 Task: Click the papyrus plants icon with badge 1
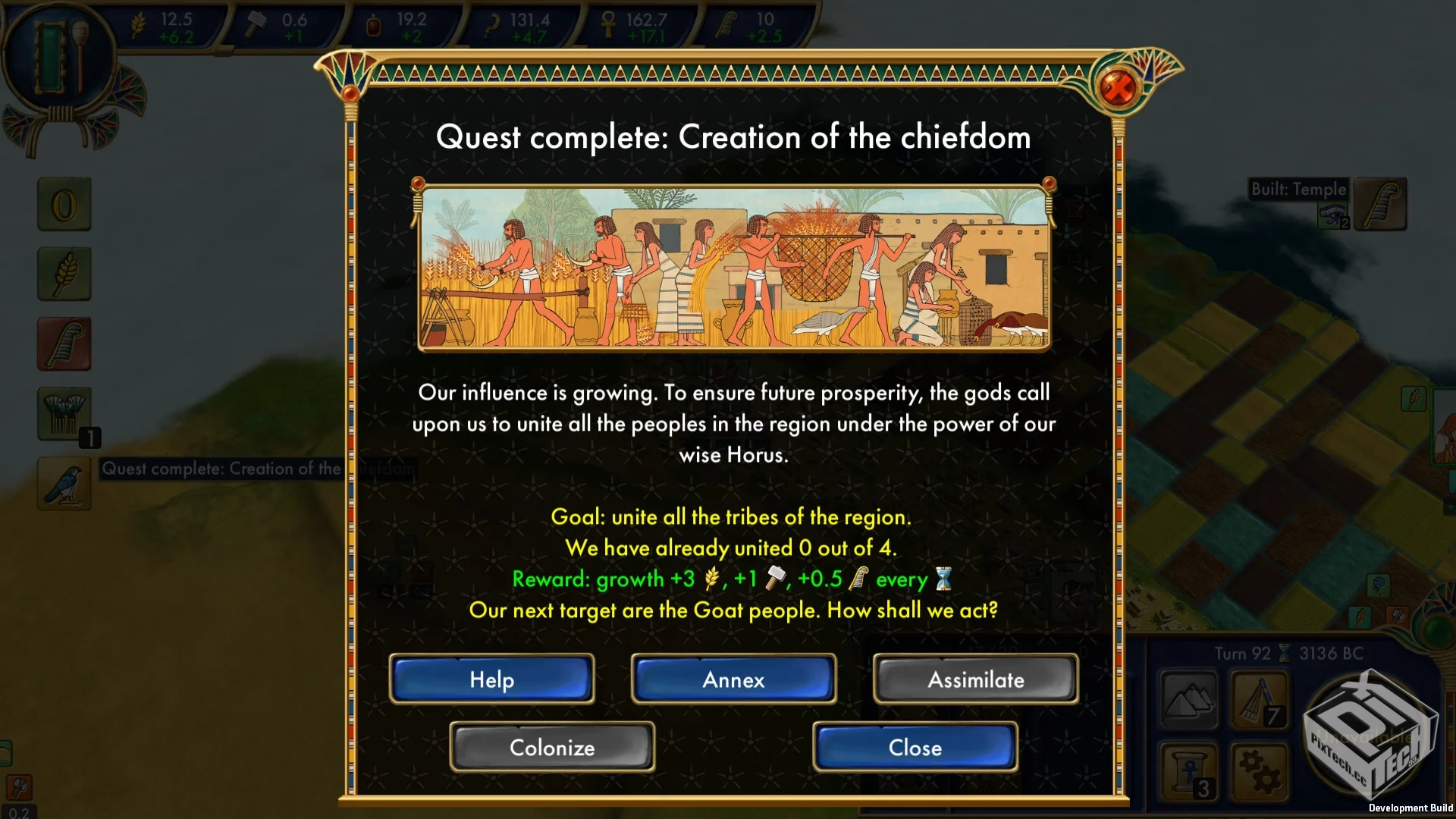[x=64, y=413]
